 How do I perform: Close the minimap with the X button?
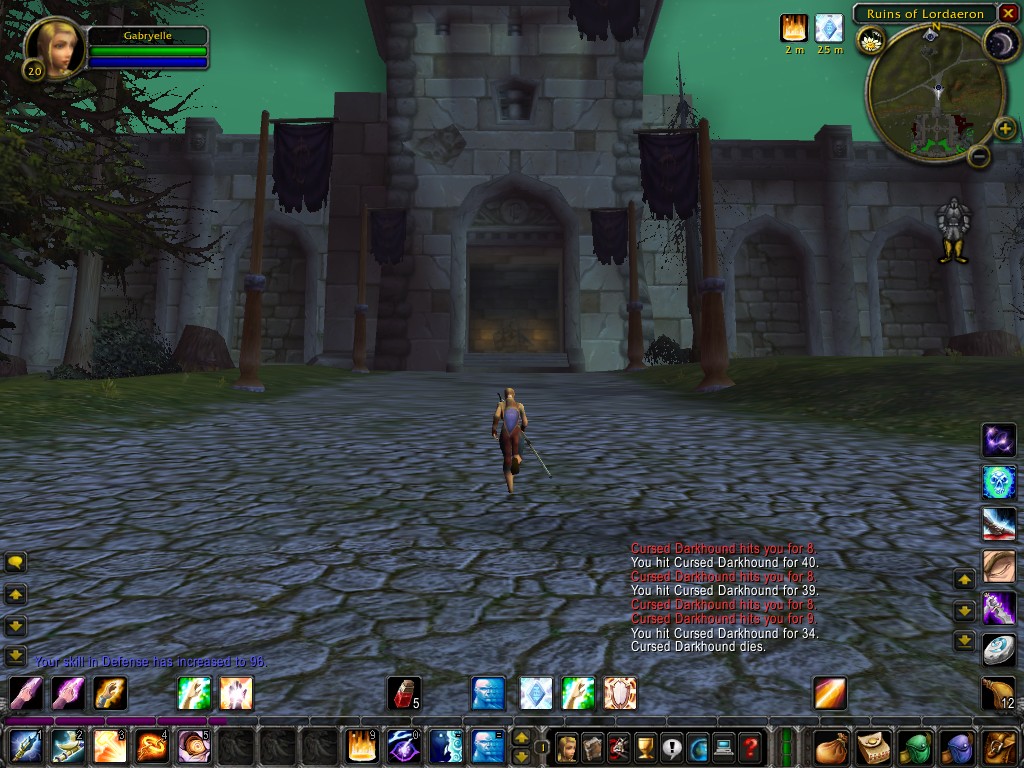pos(1008,13)
